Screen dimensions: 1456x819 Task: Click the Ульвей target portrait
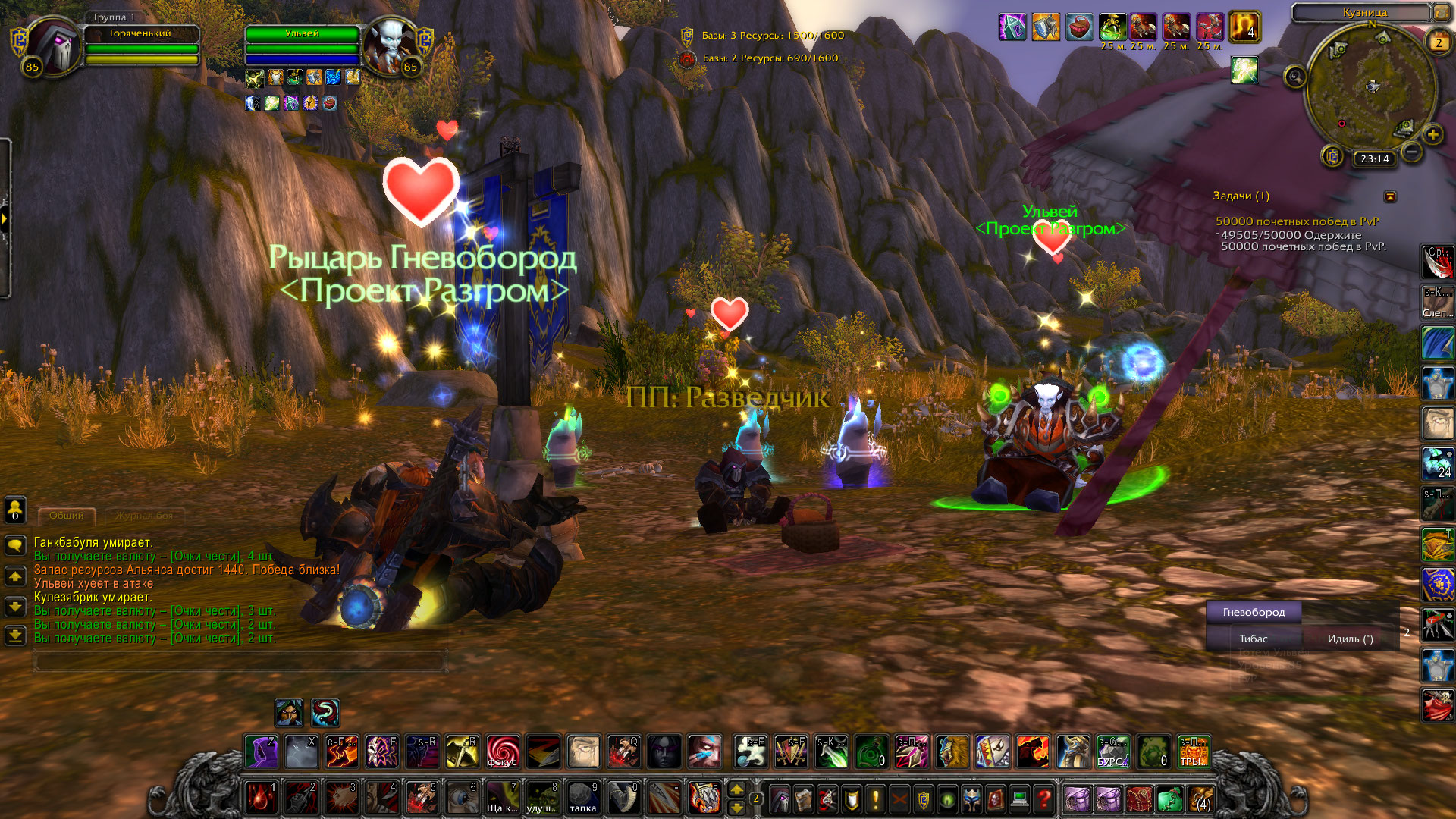pyautogui.click(x=389, y=45)
